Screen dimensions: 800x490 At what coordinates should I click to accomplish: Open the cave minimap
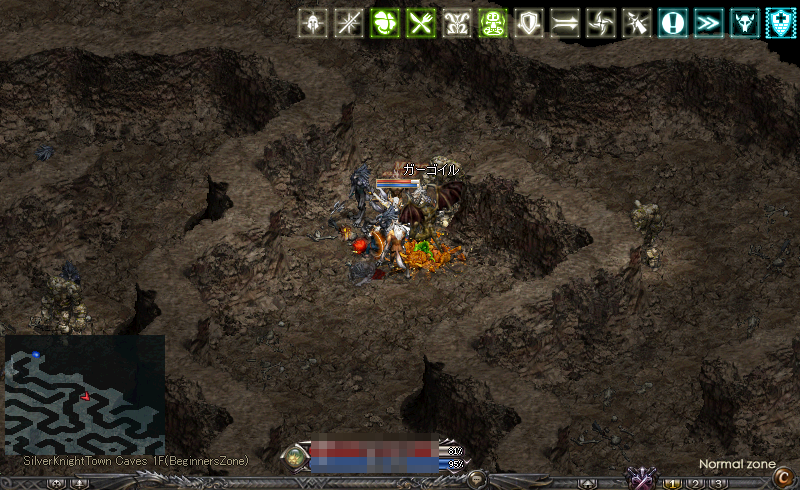pyautogui.click(x=84, y=396)
